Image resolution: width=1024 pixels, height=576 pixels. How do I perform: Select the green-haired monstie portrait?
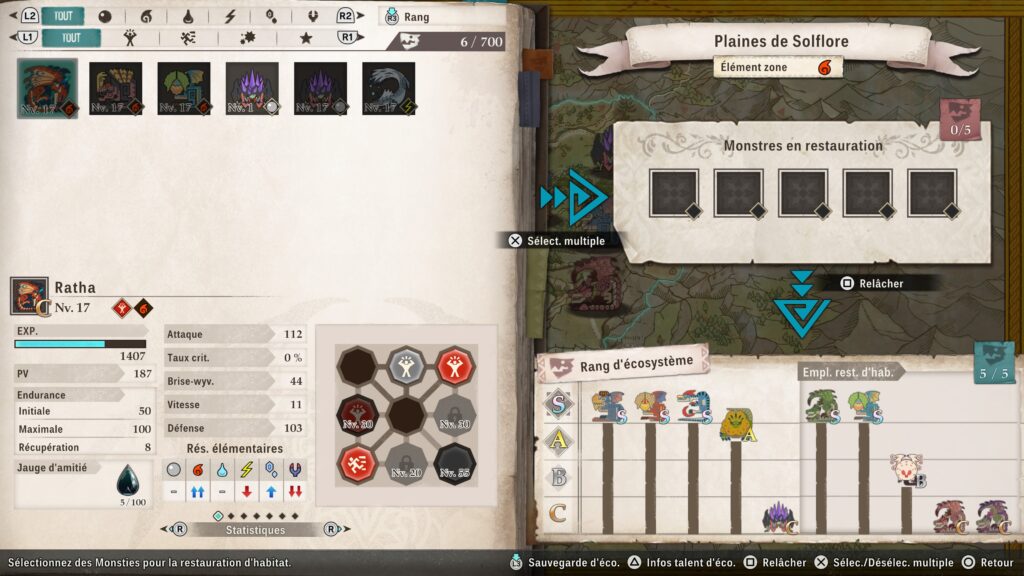pos(184,88)
